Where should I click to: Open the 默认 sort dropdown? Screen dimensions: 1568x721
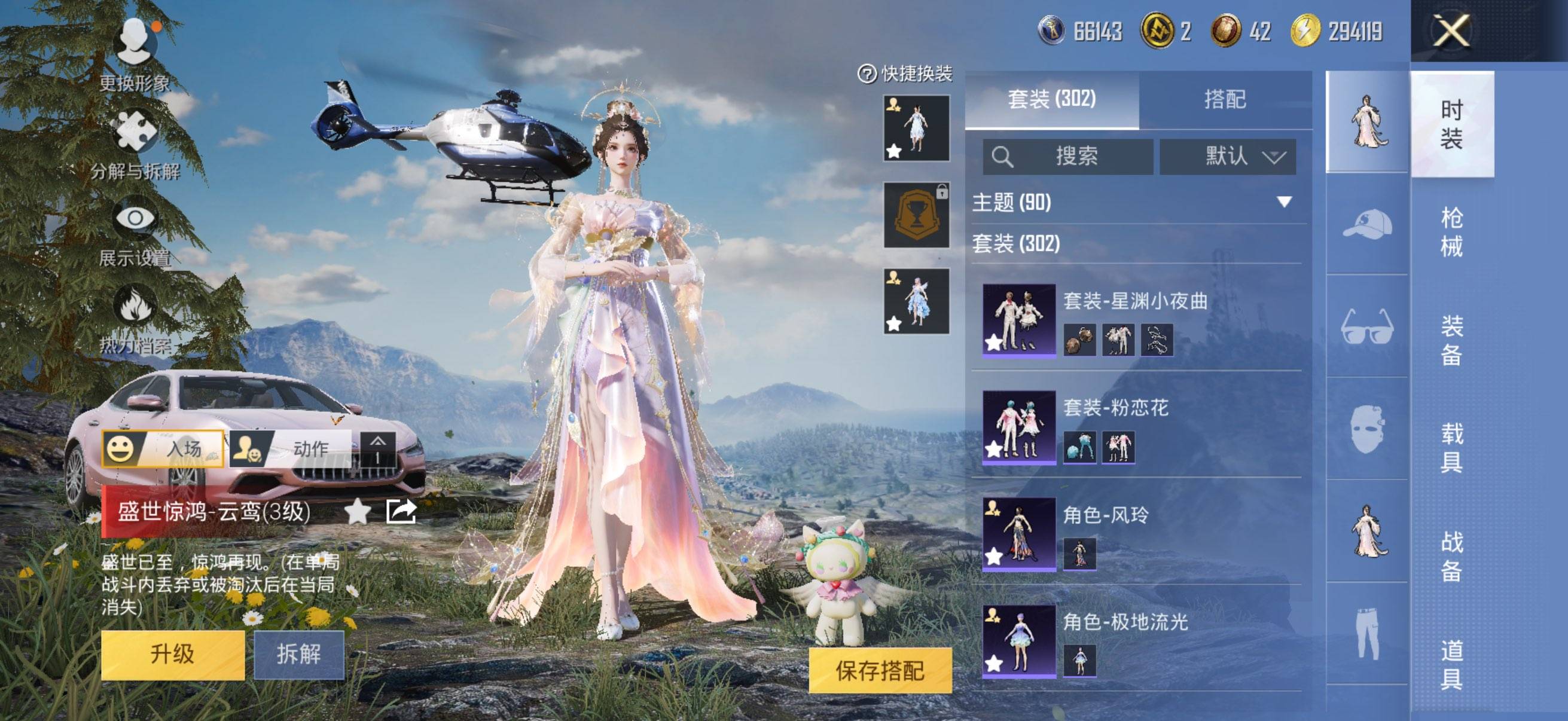[x=1227, y=157]
